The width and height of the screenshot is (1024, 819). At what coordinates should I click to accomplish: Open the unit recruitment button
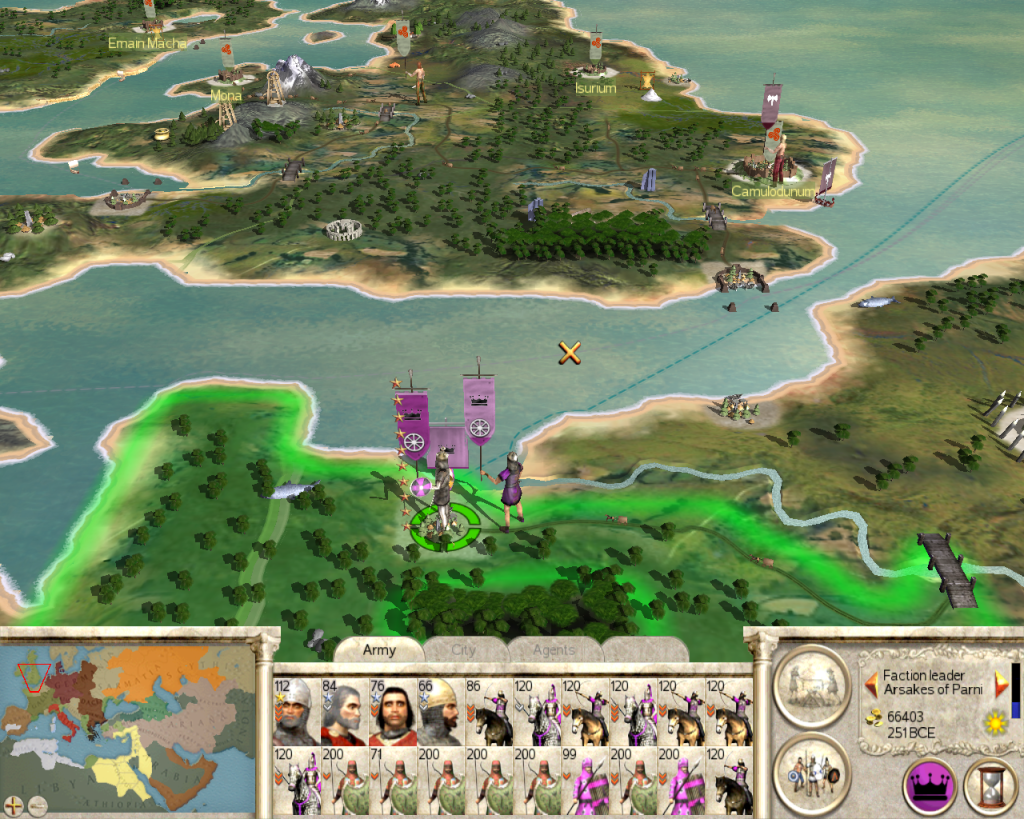(x=811, y=772)
